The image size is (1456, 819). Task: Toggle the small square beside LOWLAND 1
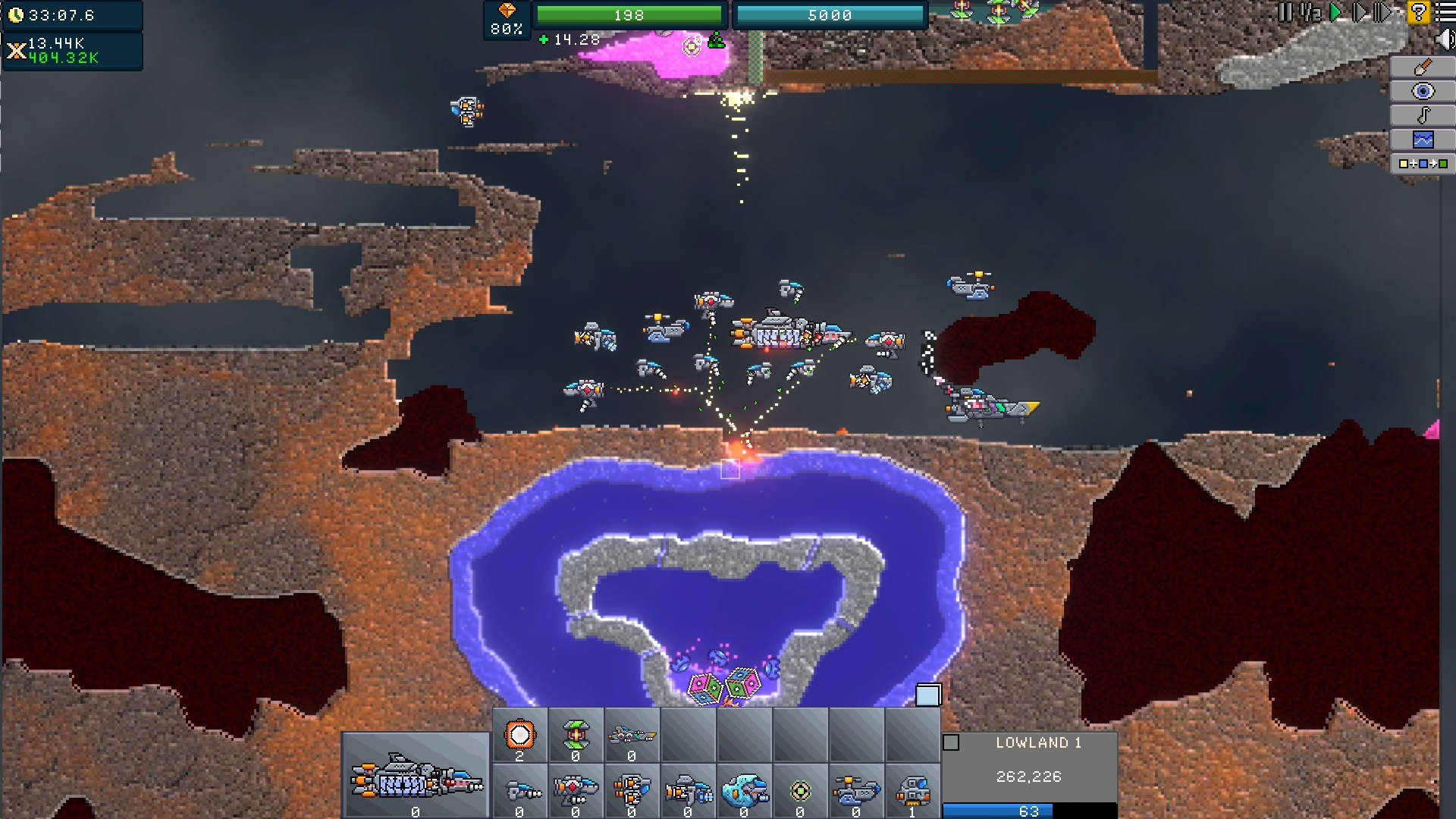tap(951, 743)
